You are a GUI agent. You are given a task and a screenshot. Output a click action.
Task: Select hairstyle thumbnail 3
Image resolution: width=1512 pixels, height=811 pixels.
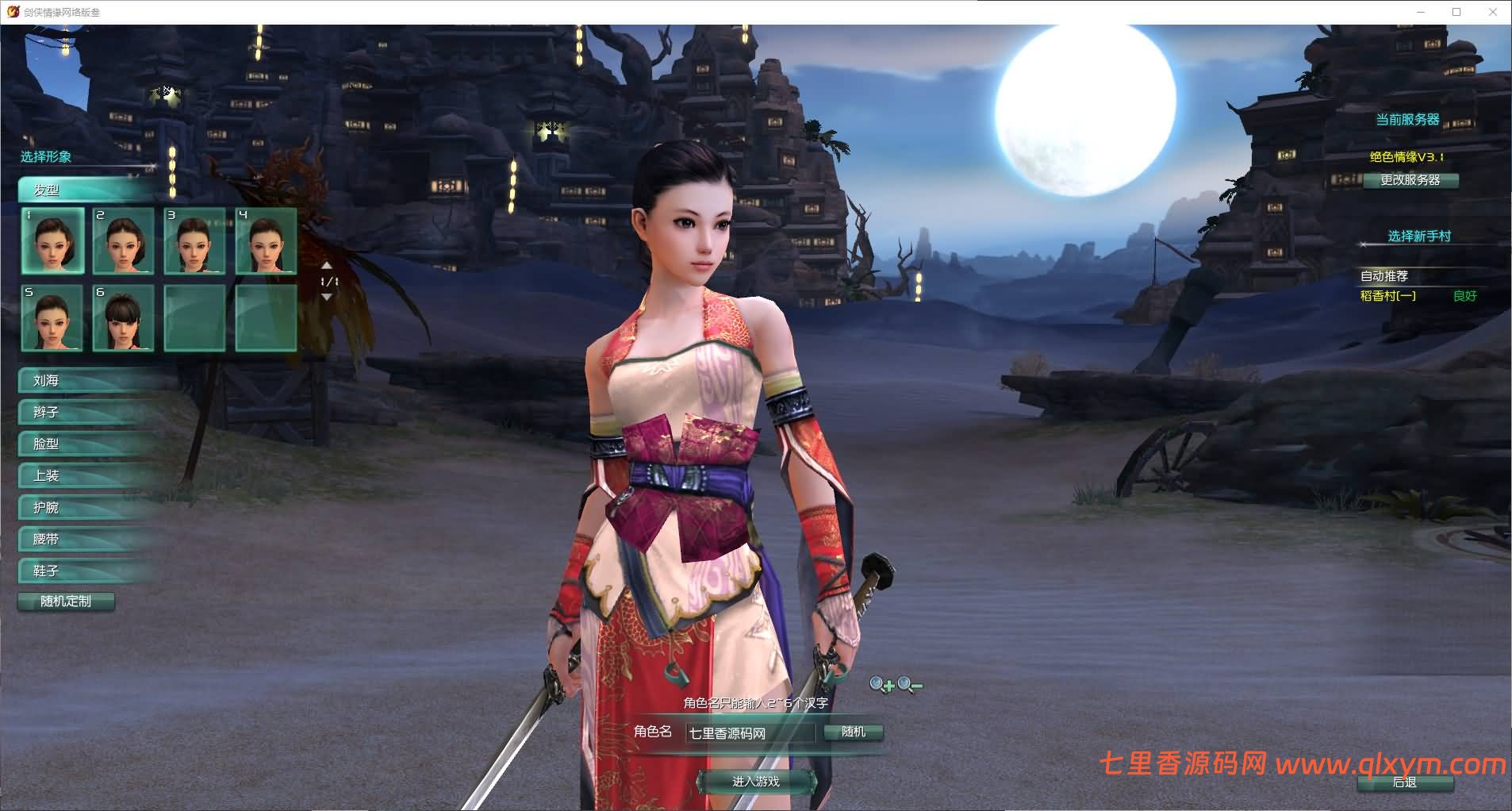click(x=195, y=242)
